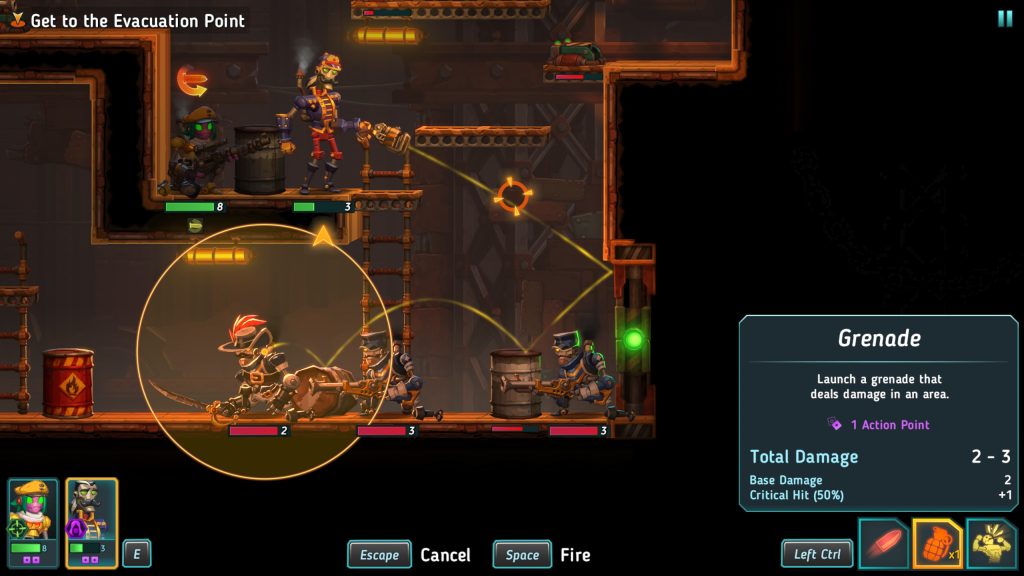Image resolution: width=1024 pixels, height=576 pixels.
Task: Select the bullet shot ability
Action: coord(883,543)
